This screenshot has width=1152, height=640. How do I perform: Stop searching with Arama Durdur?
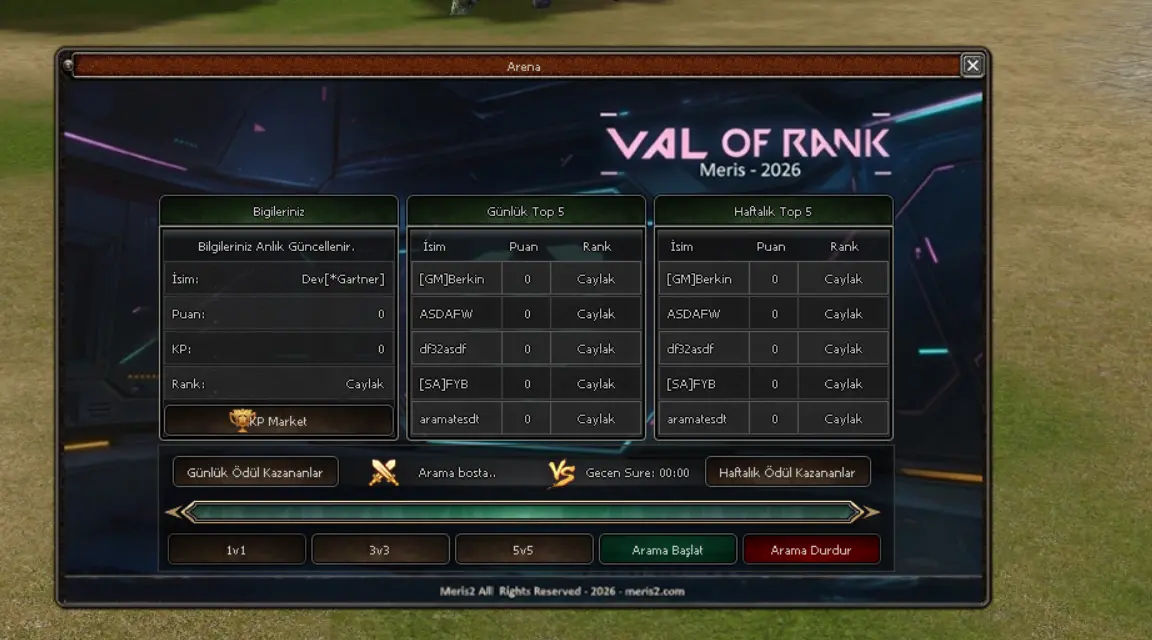[x=811, y=550]
